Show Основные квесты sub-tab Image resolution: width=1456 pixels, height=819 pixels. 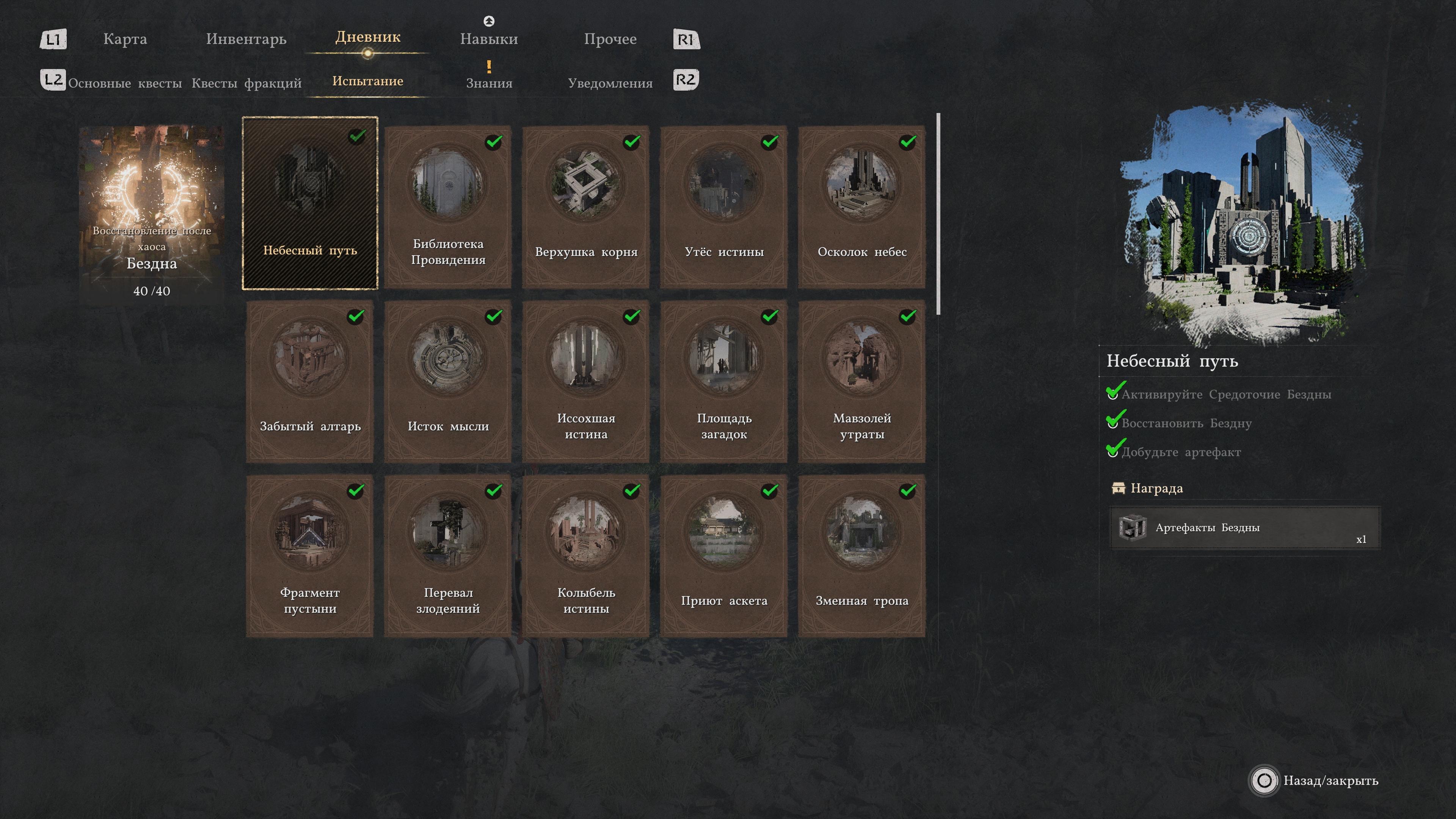tap(125, 83)
